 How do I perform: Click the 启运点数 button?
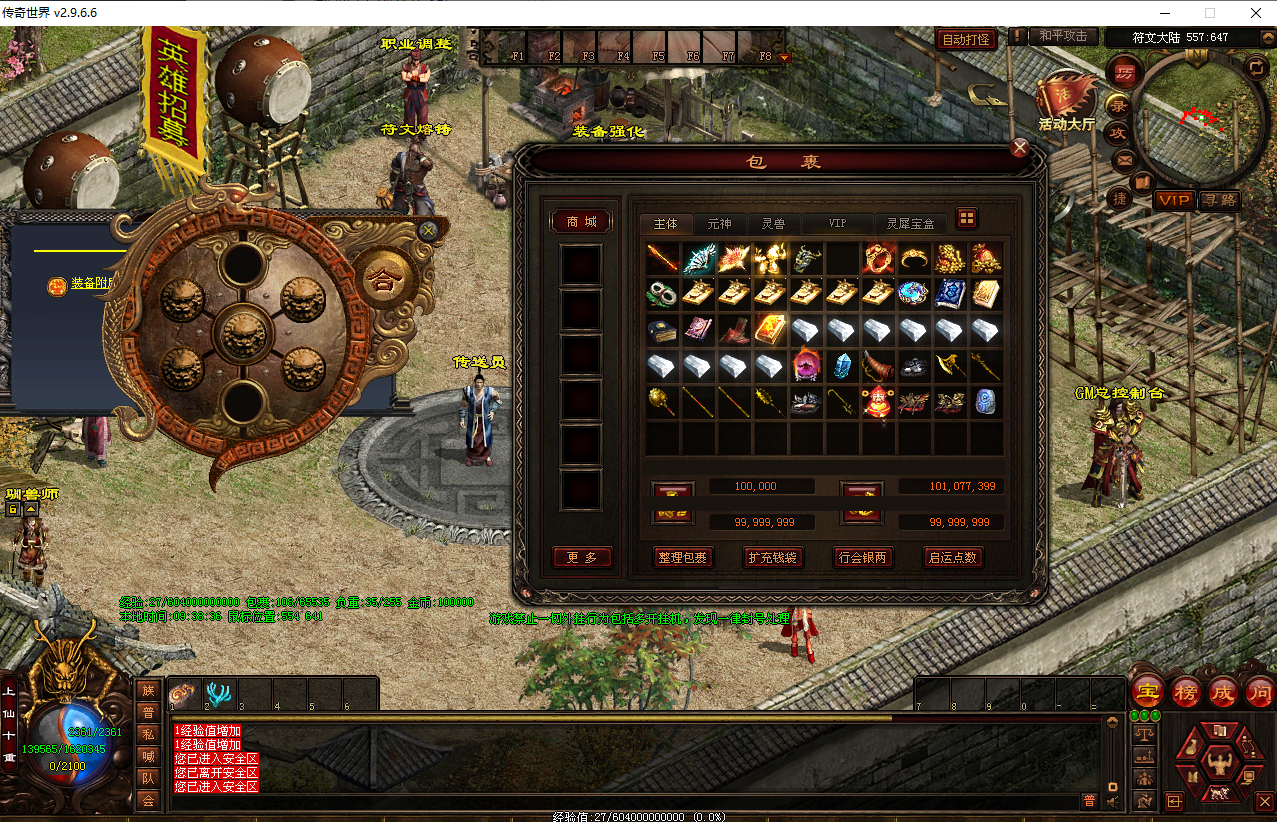953,557
